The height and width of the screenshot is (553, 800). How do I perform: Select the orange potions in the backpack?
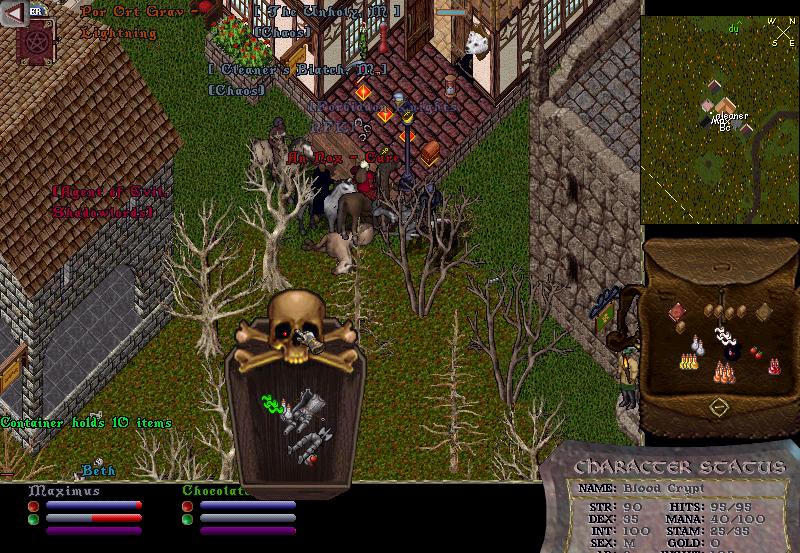pyautogui.click(x=724, y=372)
